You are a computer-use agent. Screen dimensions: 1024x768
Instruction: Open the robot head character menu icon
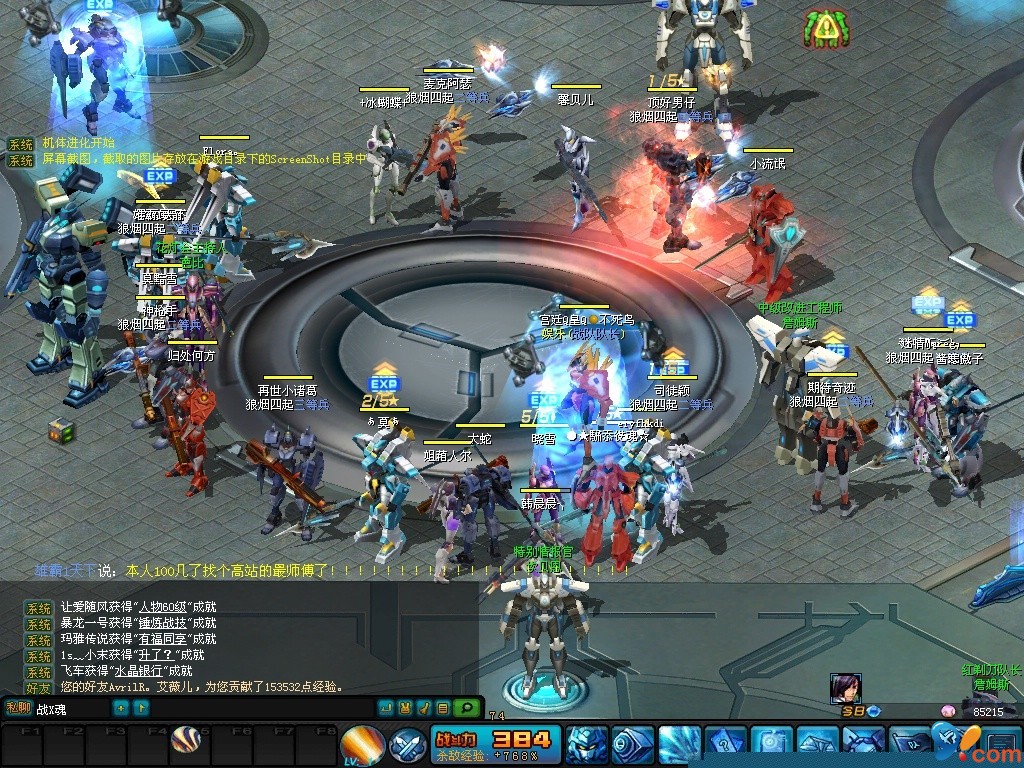click(x=585, y=744)
